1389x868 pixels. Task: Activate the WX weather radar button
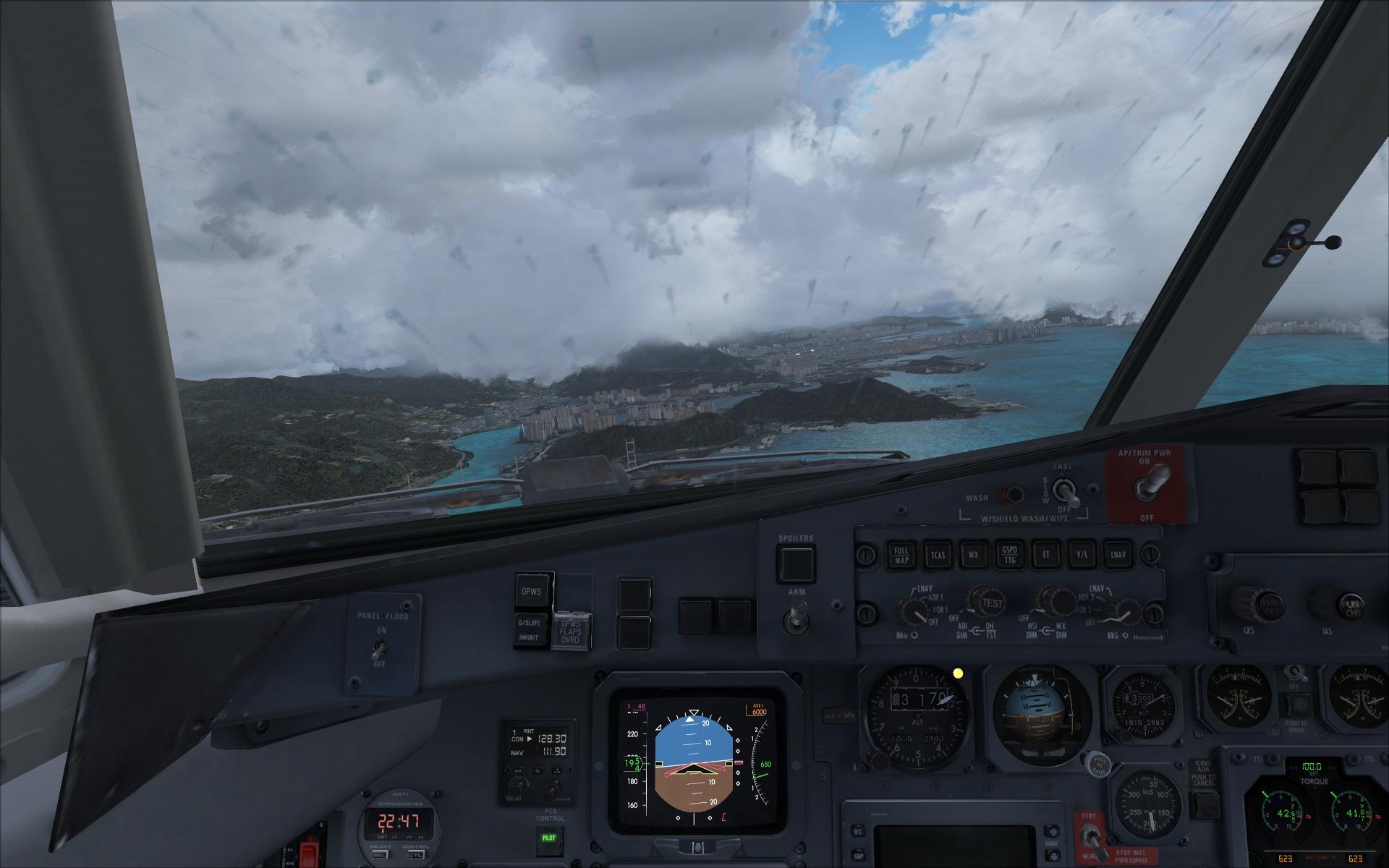coord(974,556)
